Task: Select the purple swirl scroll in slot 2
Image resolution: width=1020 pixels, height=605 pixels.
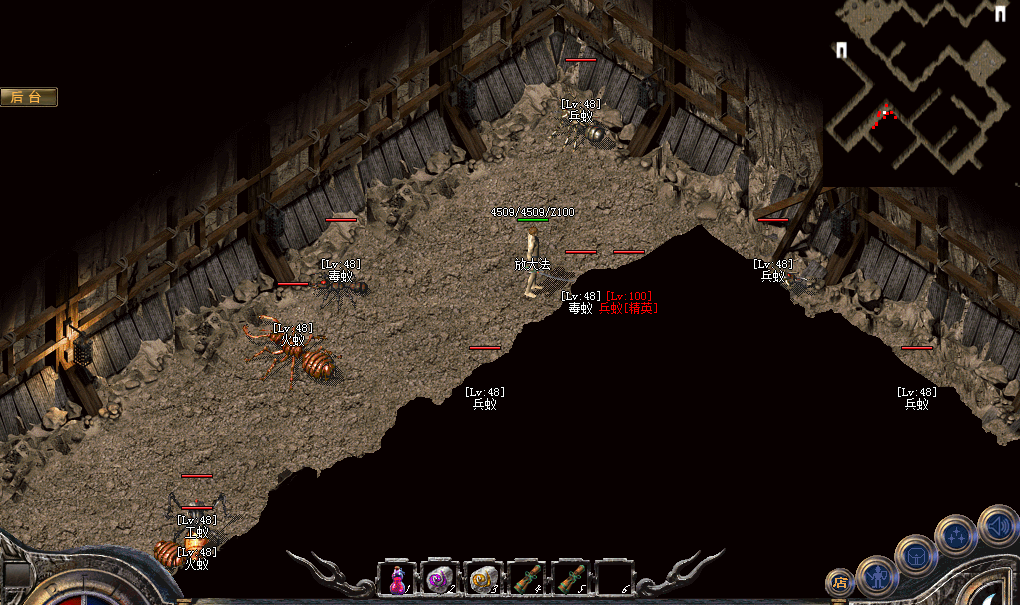Action: (440, 578)
